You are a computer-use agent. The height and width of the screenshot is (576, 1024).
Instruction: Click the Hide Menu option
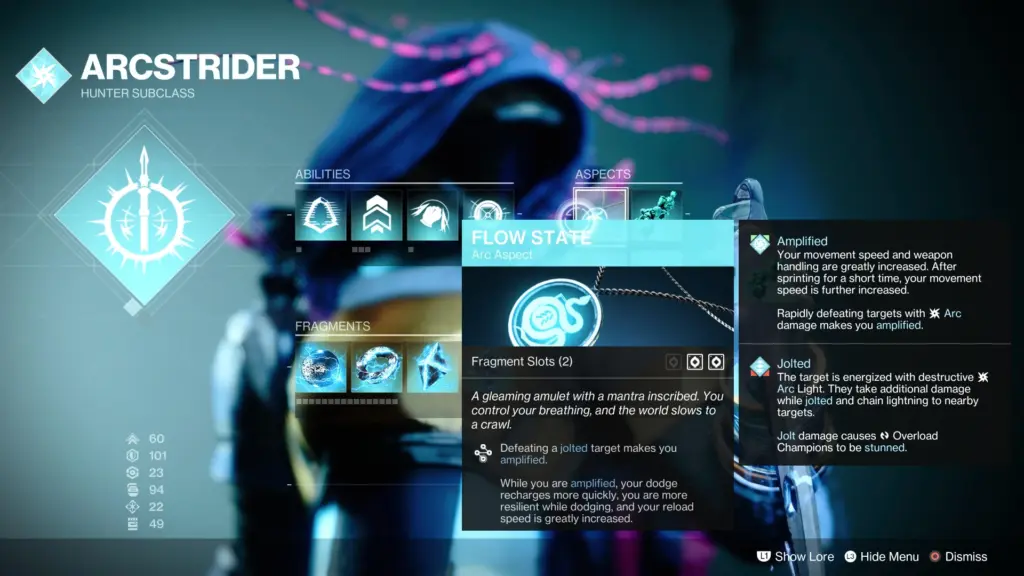881,556
